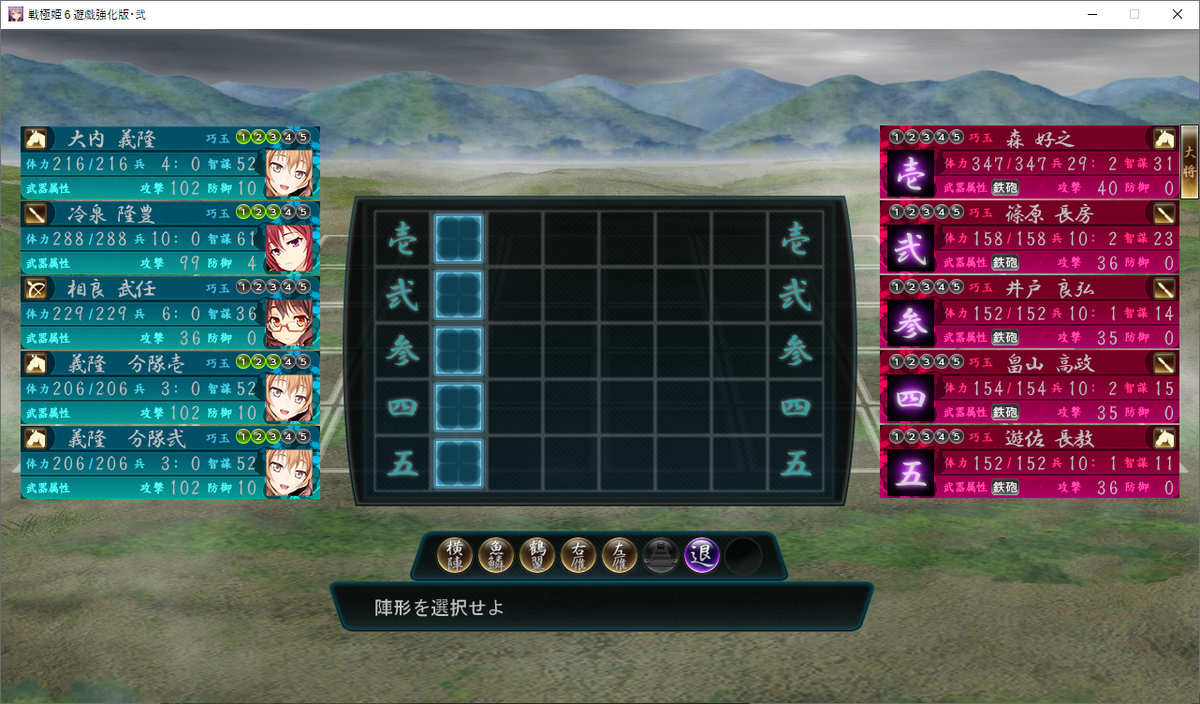
Task: Select ally unit 冷泉 隆豊
Action: 170,237
